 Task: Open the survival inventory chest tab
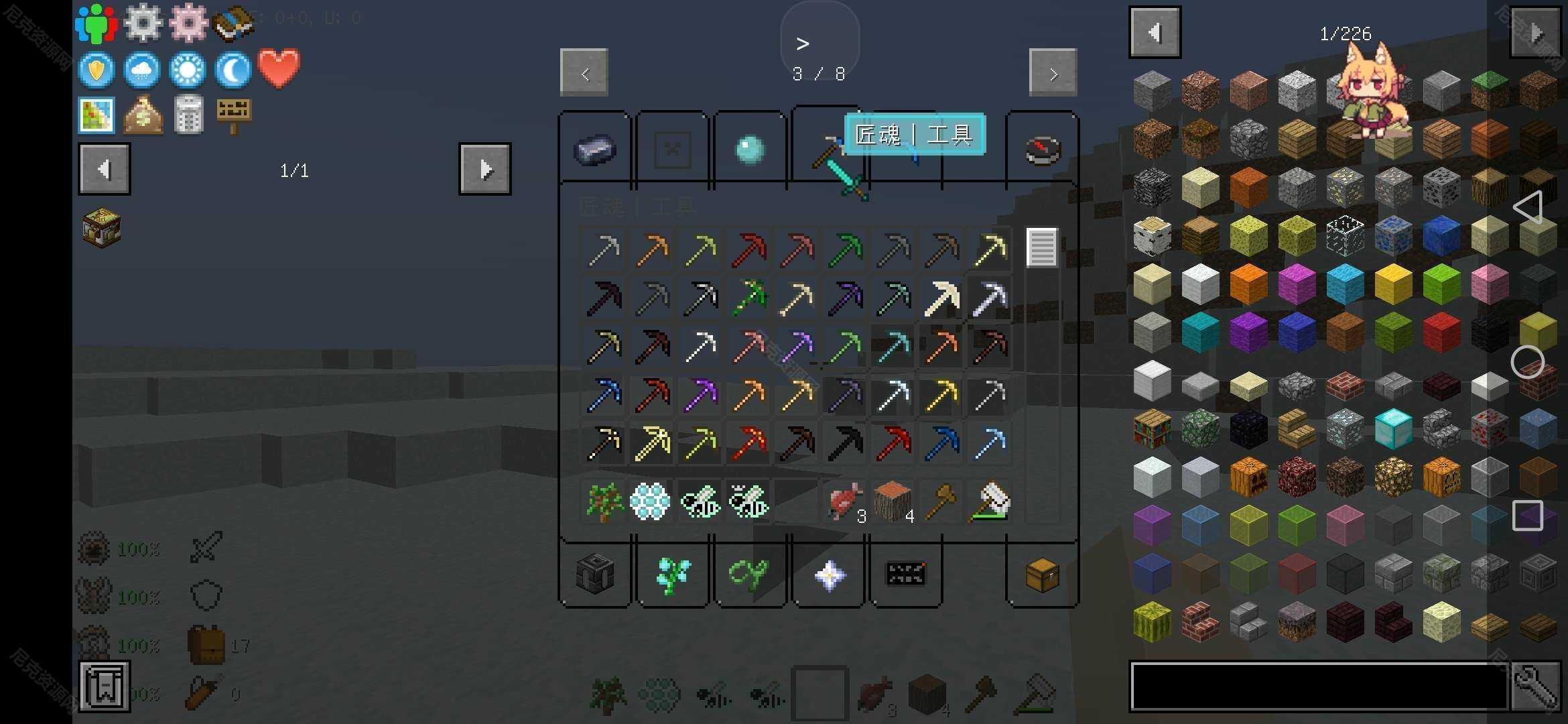1042,575
